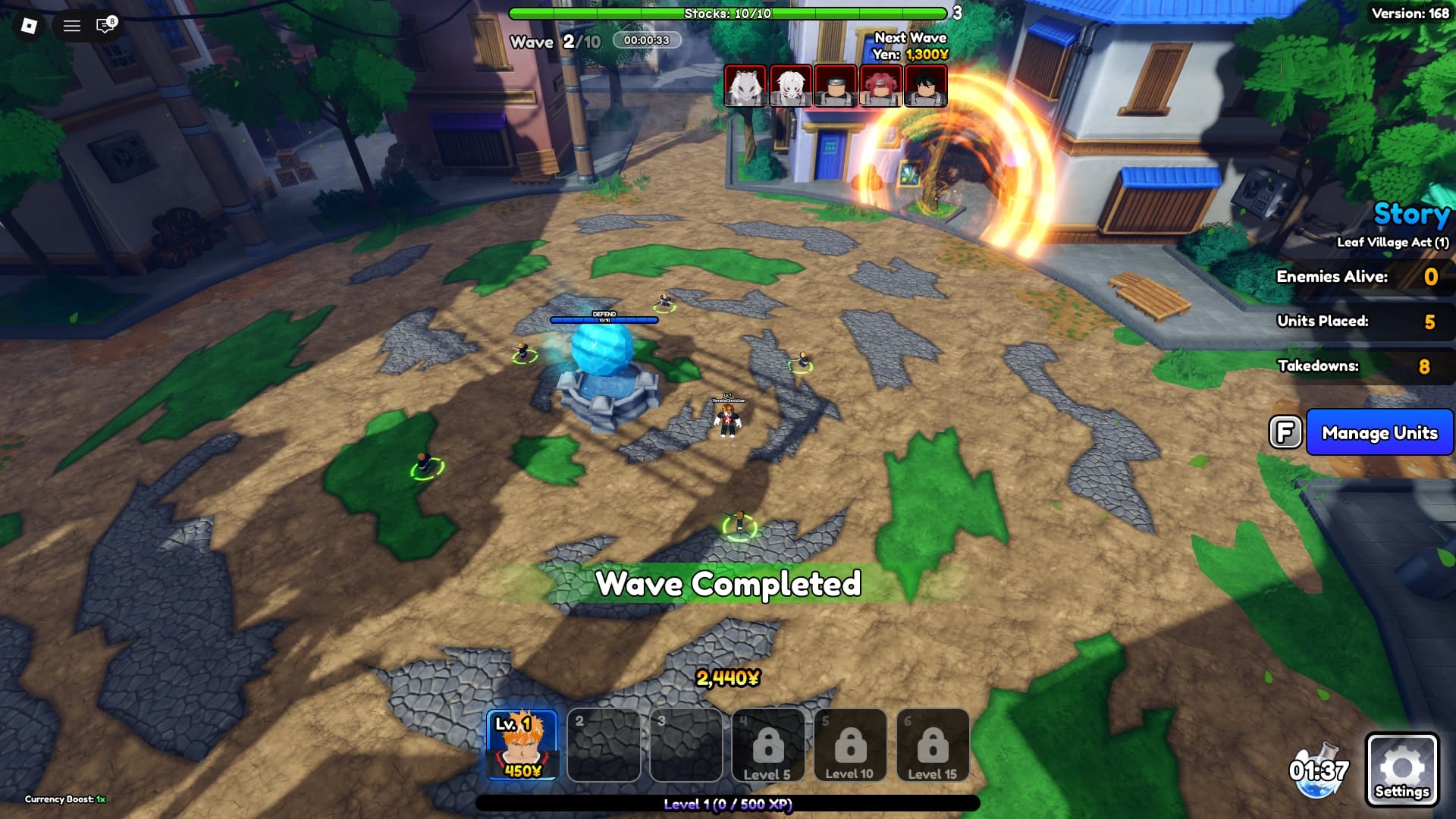Click the white-haired enemy portrait
Image resolution: width=1456 pixels, height=819 pixels.
790,86
